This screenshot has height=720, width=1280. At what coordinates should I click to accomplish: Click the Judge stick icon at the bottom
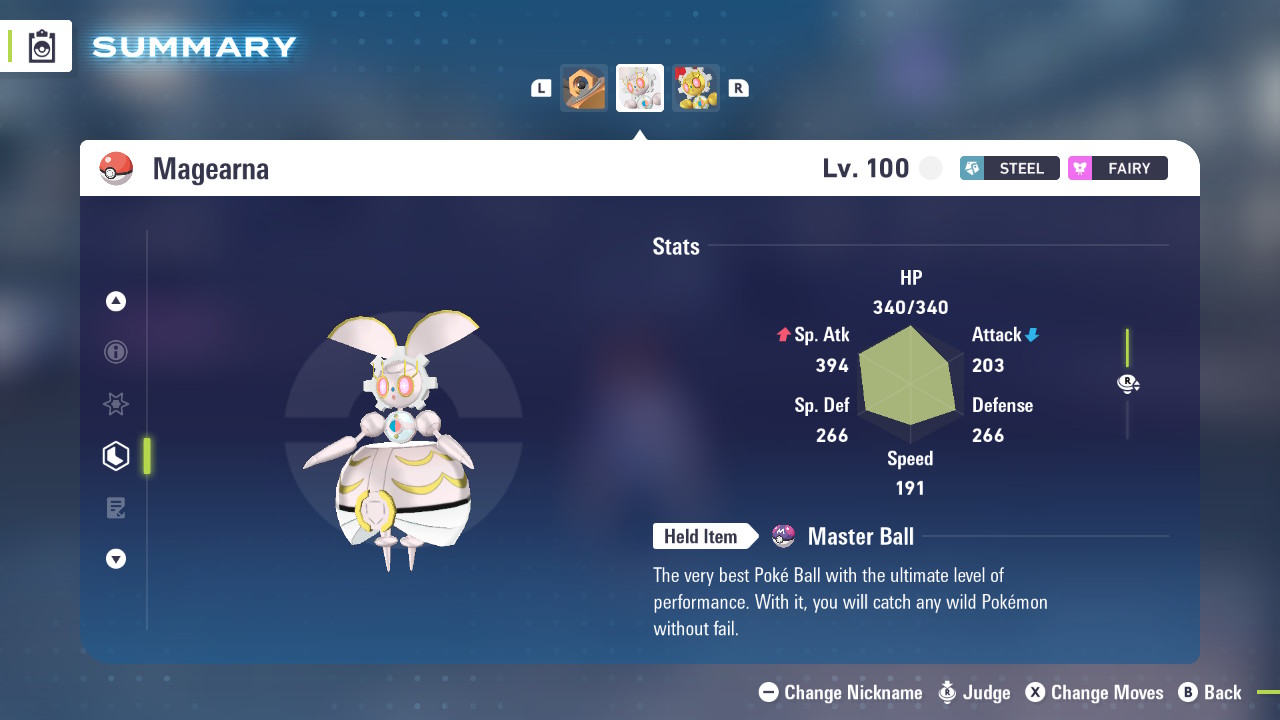click(x=946, y=692)
